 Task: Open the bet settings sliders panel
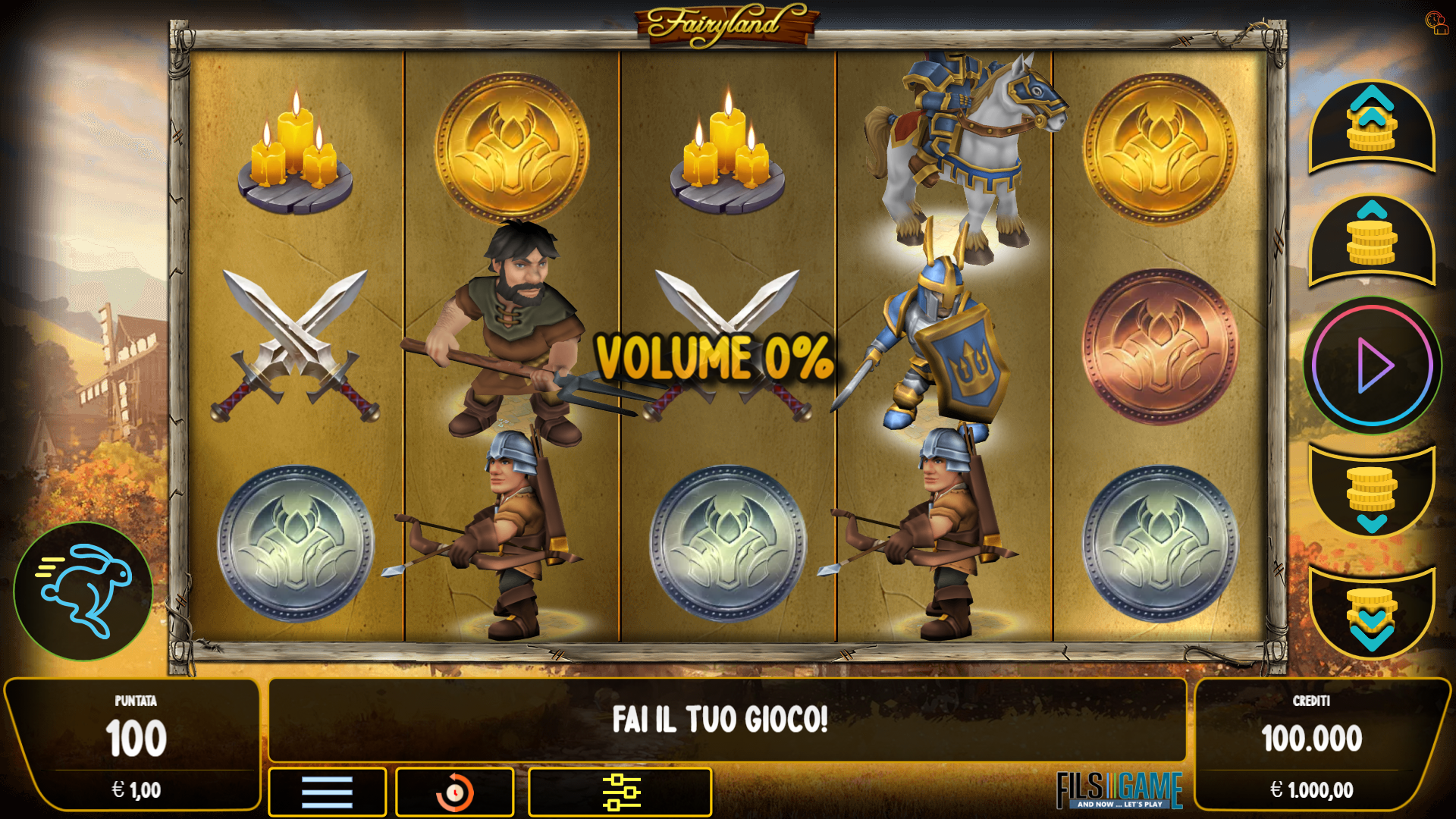622,792
